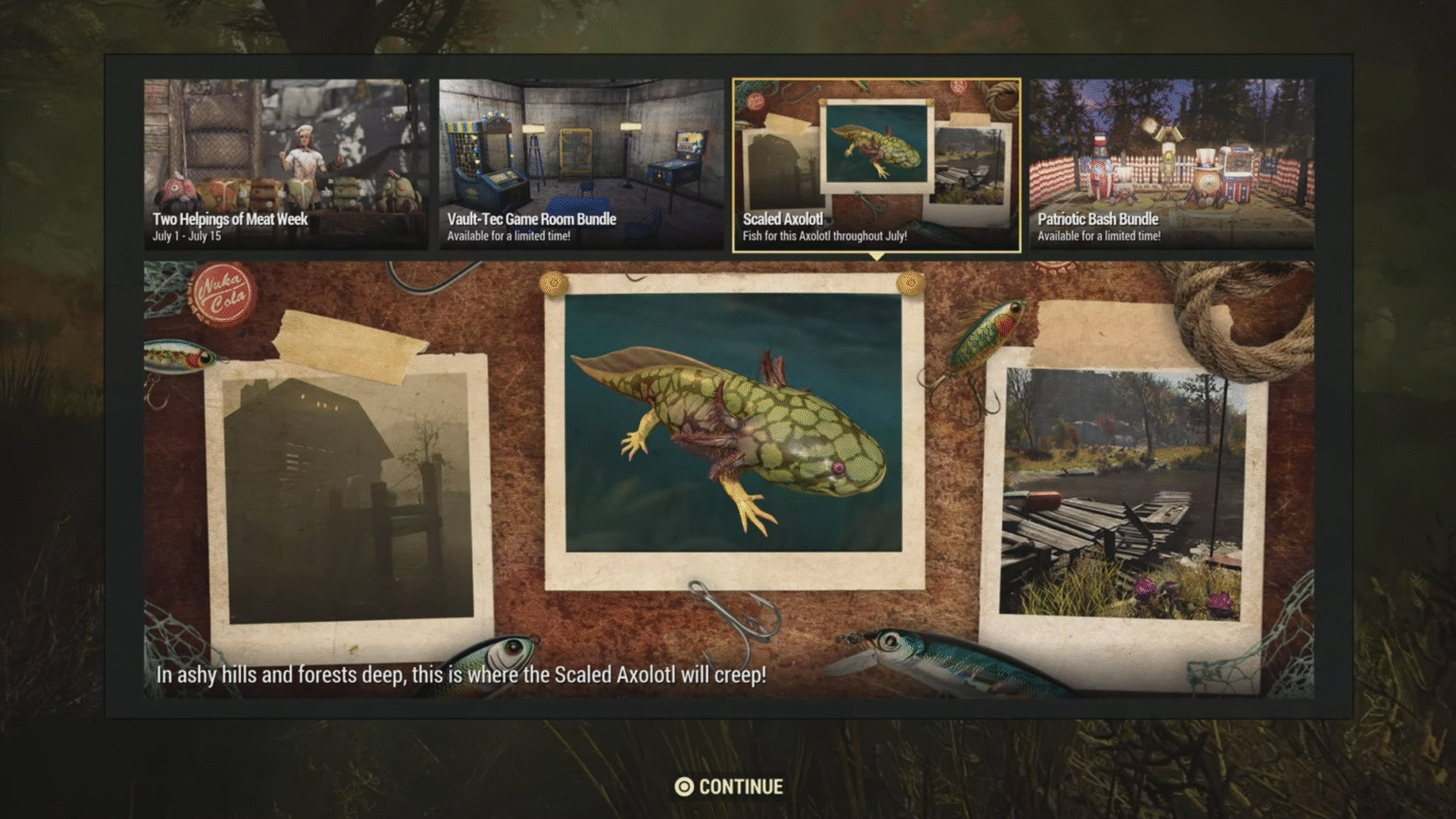Click the Scaled Axolotl riddle text link
1456x819 pixels.
(462, 675)
